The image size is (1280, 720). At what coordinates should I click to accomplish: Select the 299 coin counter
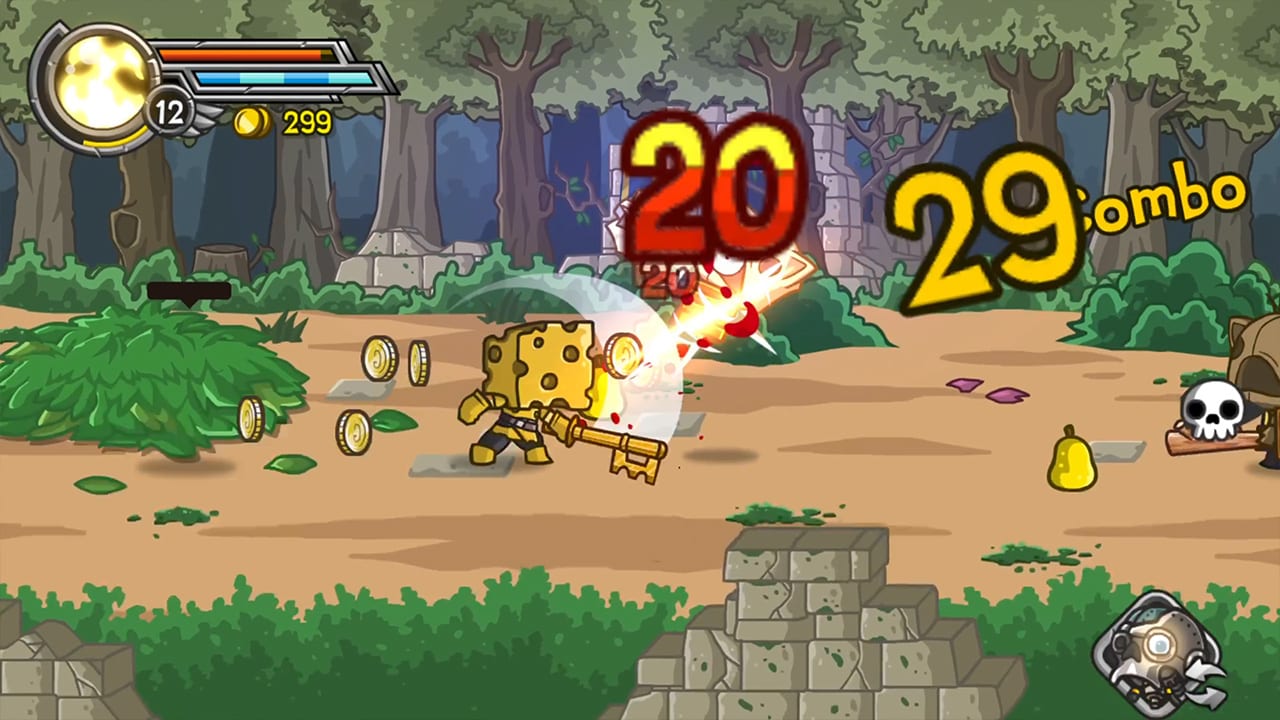pyautogui.click(x=306, y=124)
